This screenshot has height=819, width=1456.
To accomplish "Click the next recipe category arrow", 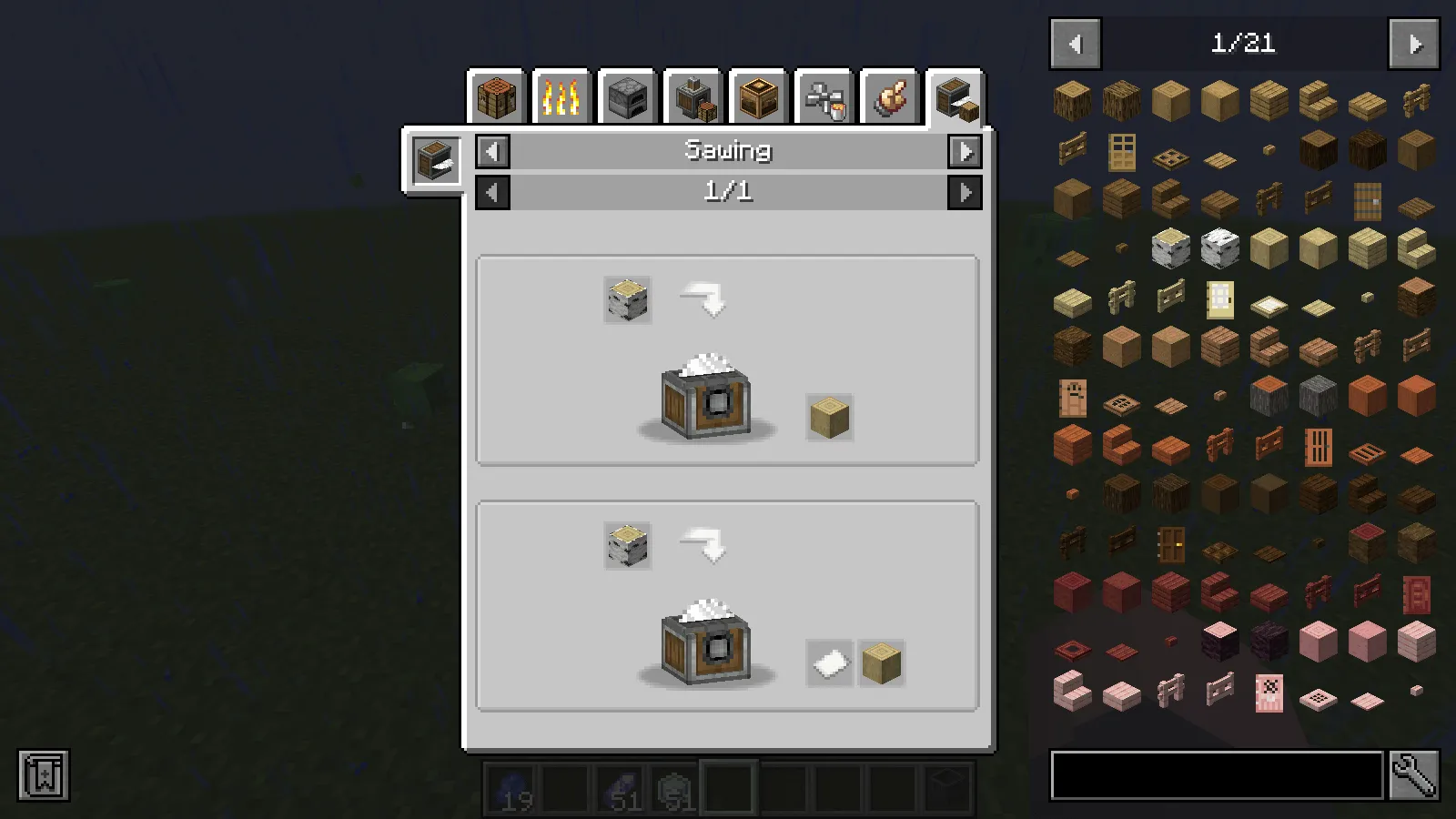I will coord(966,151).
